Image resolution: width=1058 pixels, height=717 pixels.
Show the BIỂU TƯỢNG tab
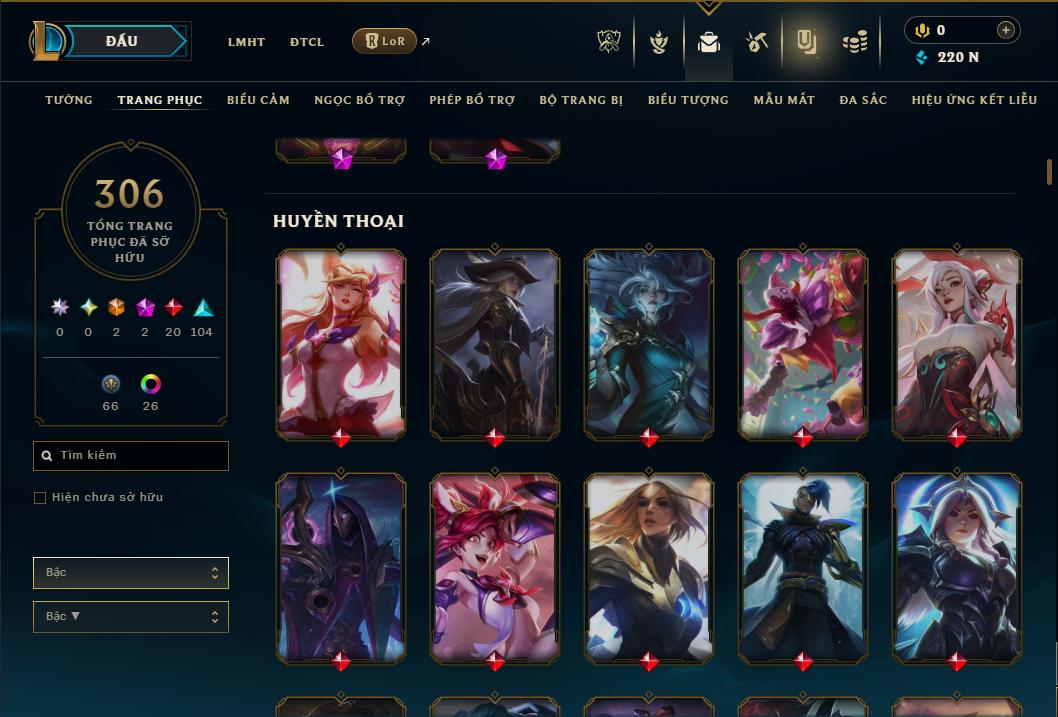(x=688, y=100)
